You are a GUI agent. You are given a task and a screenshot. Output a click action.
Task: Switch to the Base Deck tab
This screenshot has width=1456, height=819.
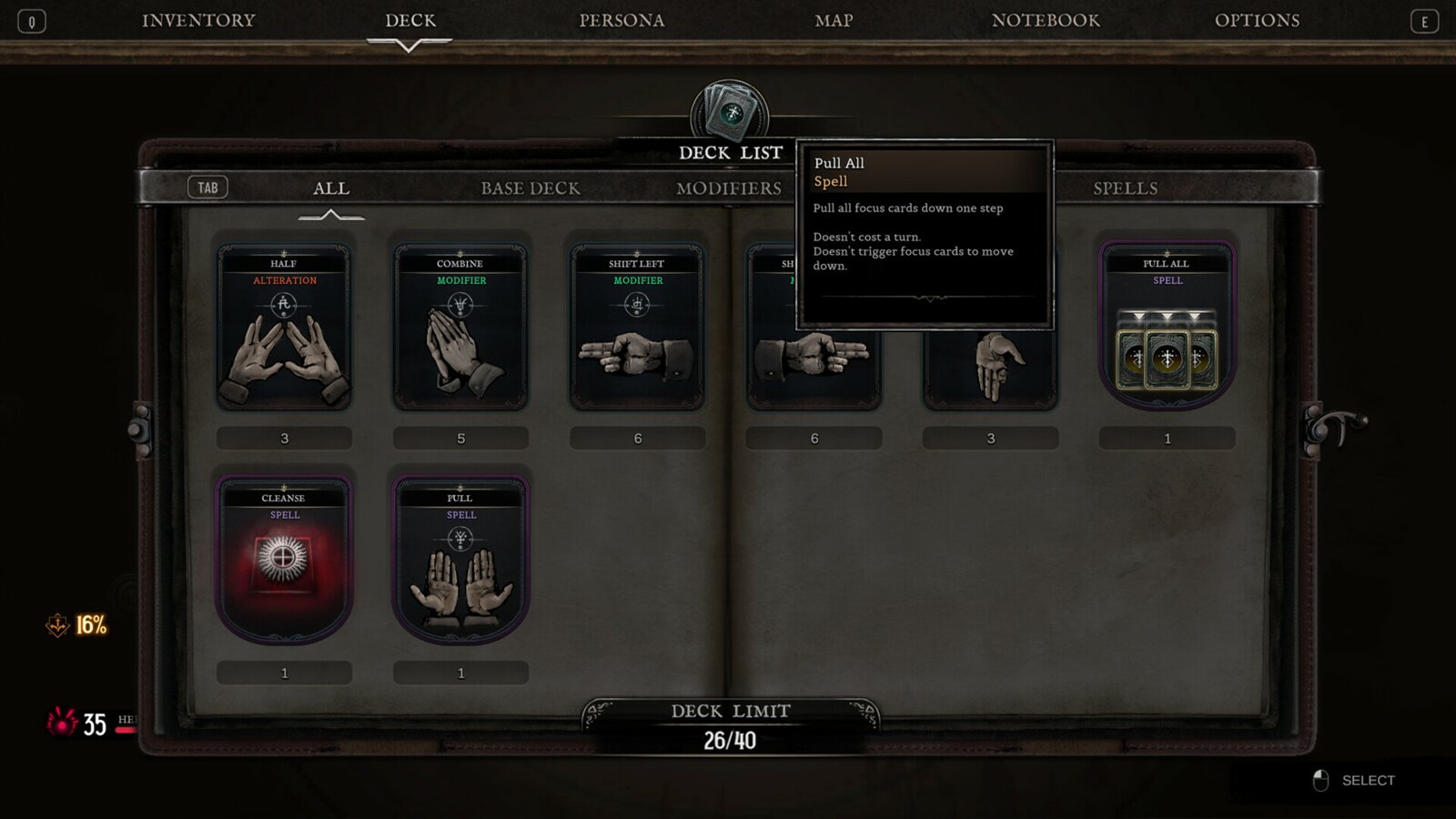click(531, 188)
